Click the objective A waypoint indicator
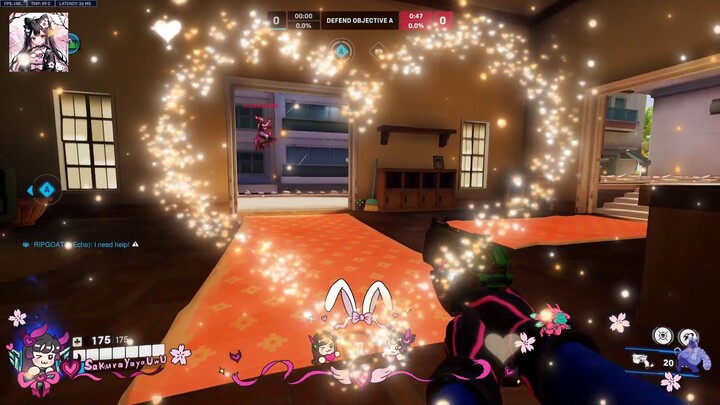 pyautogui.click(x=45, y=188)
